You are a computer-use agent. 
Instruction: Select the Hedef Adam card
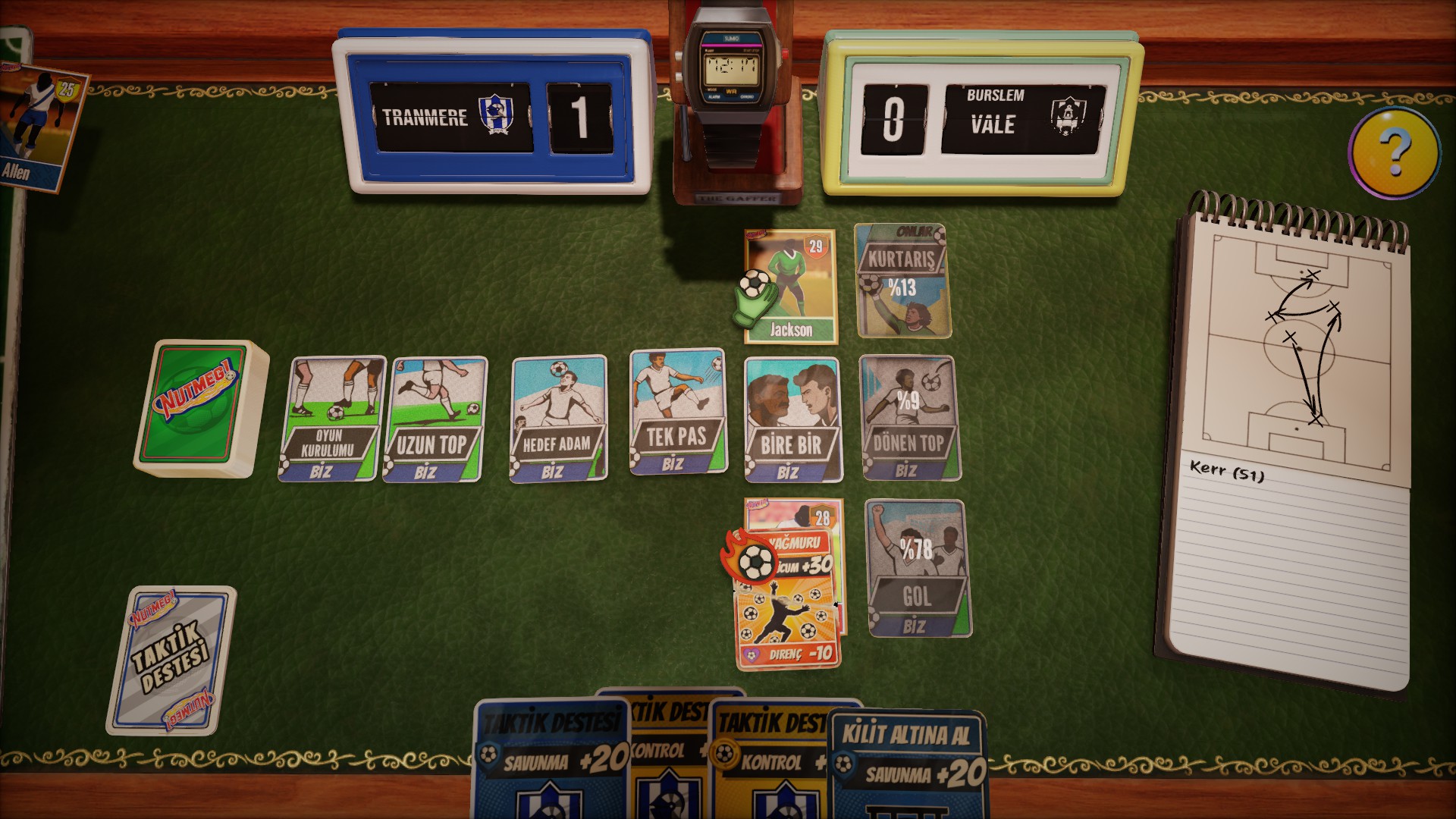[x=558, y=418]
